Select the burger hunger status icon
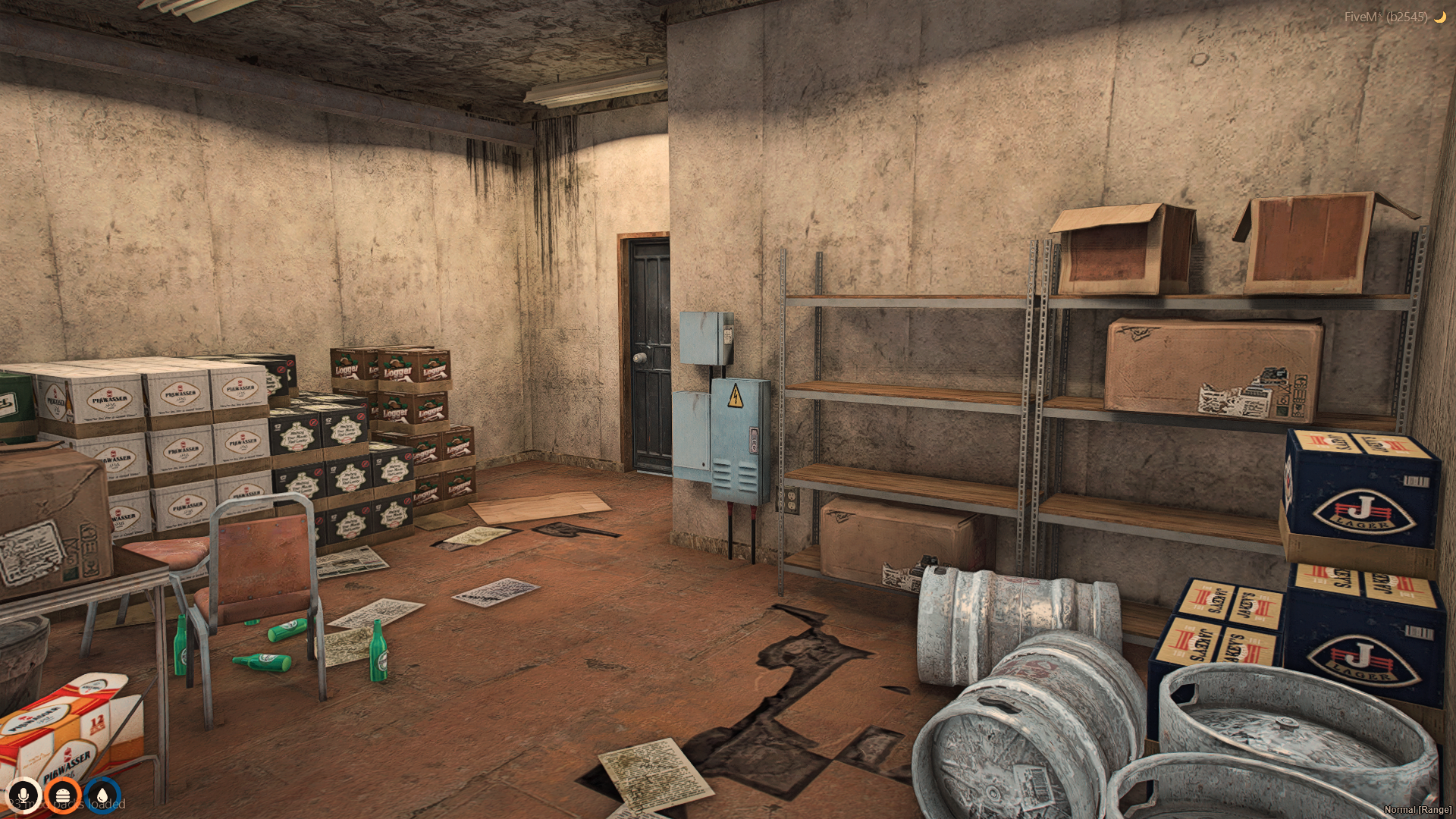 pos(63,795)
